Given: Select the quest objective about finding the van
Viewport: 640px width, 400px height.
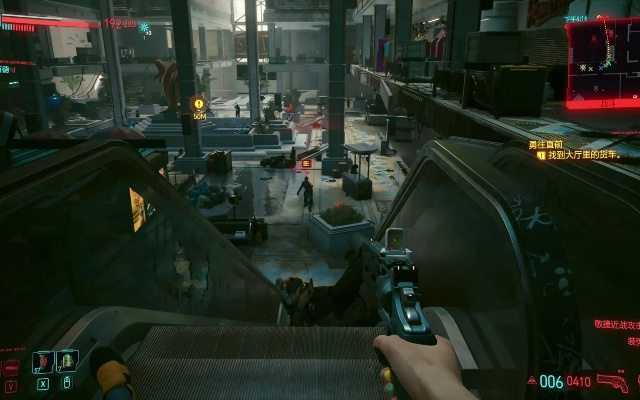Looking at the screenshot, I should [591, 155].
